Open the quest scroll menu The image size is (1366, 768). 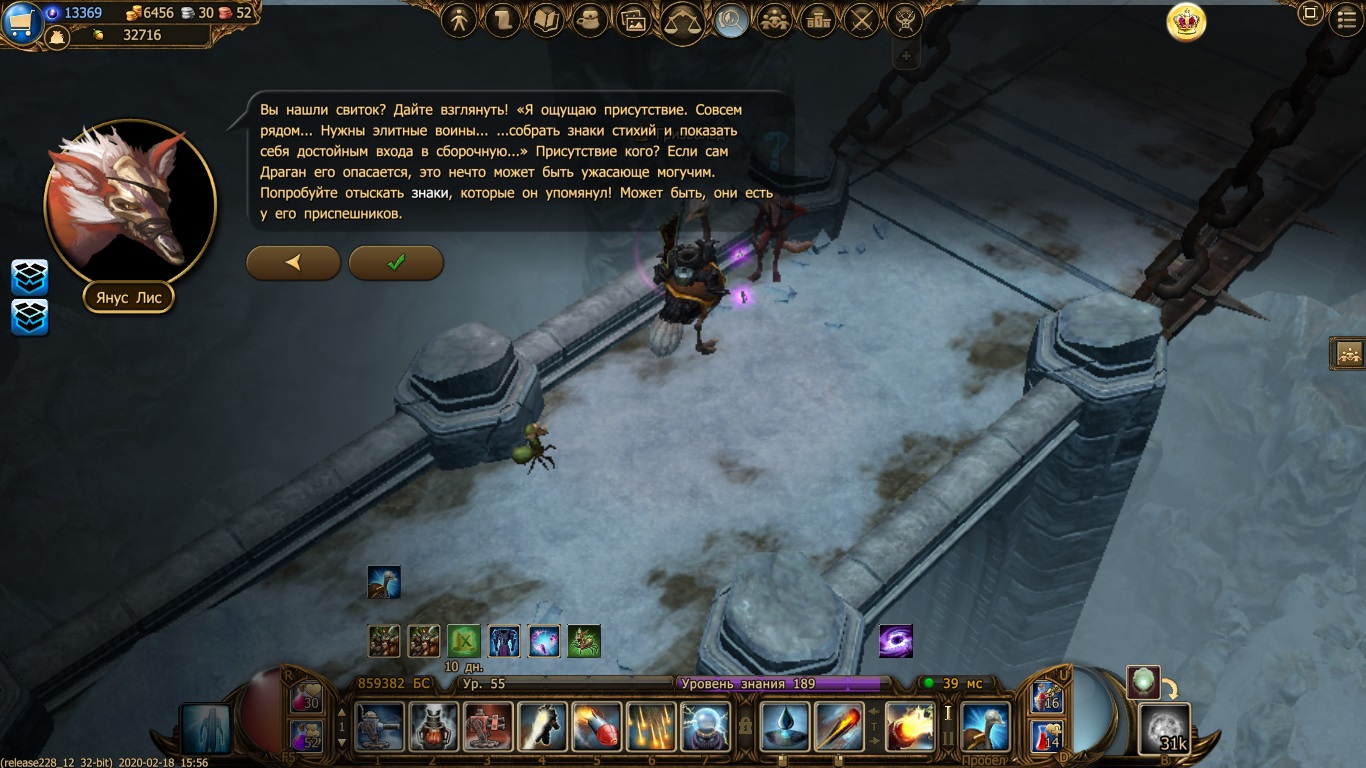pos(502,20)
